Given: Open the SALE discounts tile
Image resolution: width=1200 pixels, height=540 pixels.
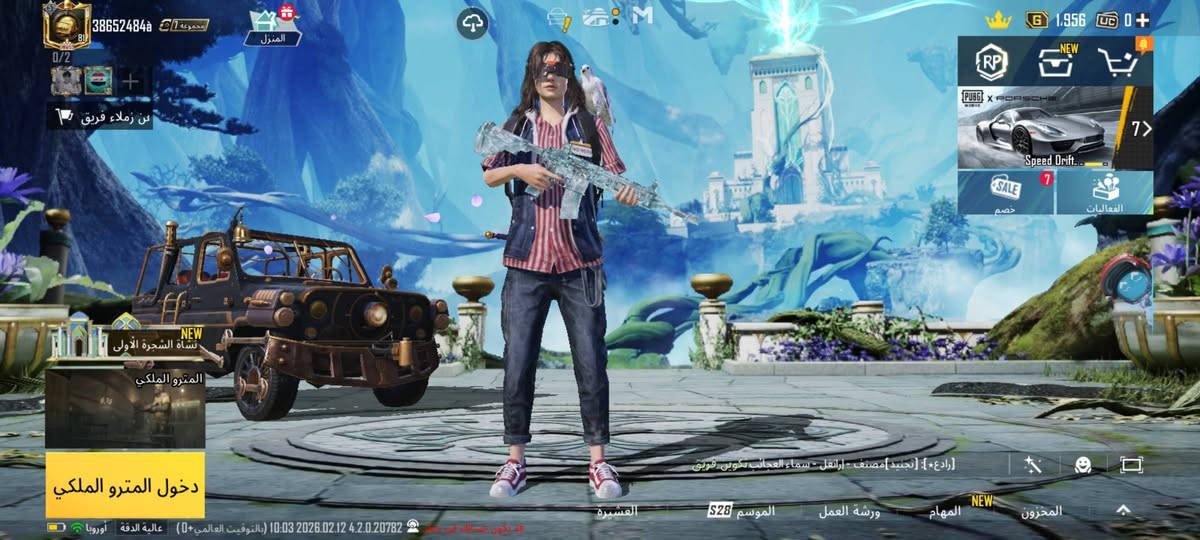Looking at the screenshot, I should click(1005, 192).
